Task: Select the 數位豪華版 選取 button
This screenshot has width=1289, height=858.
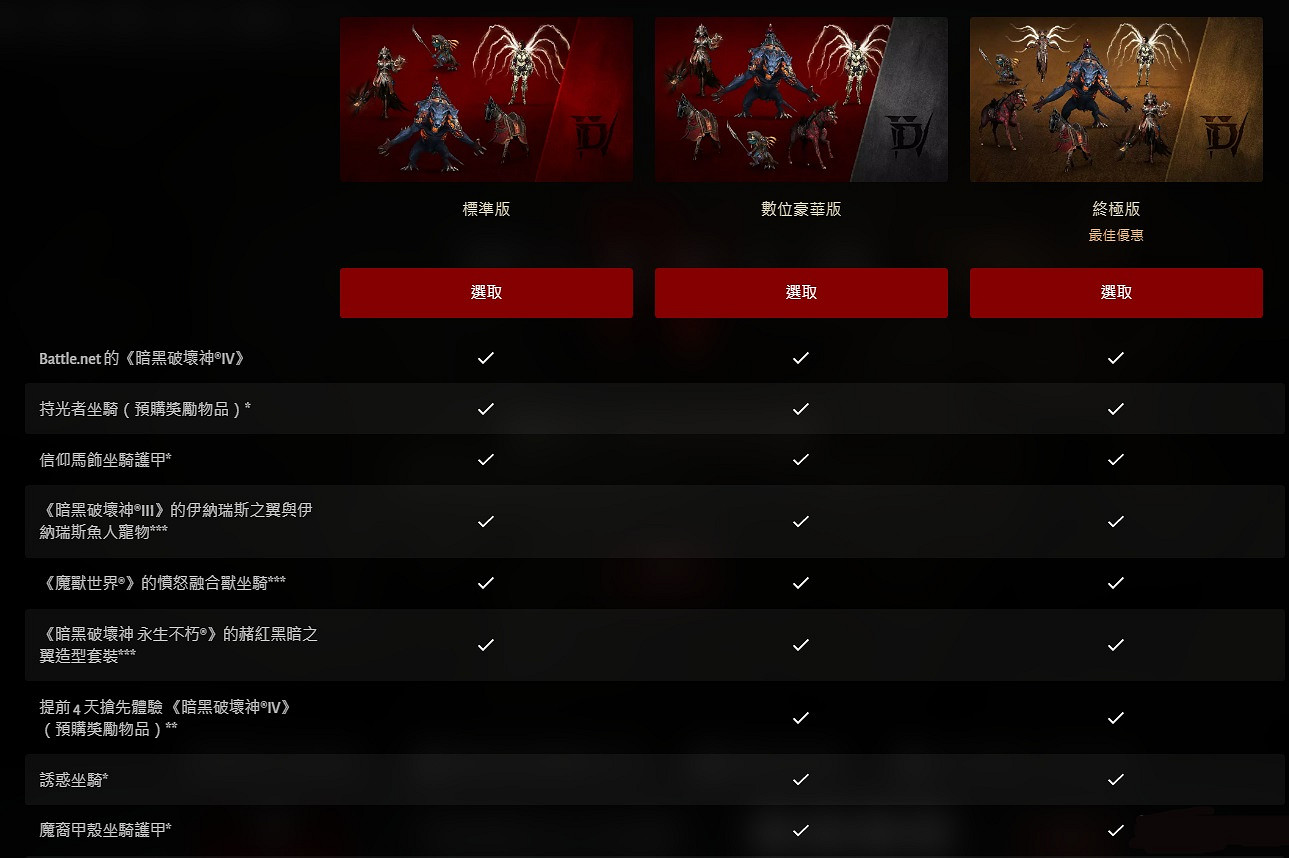Action: pos(800,292)
